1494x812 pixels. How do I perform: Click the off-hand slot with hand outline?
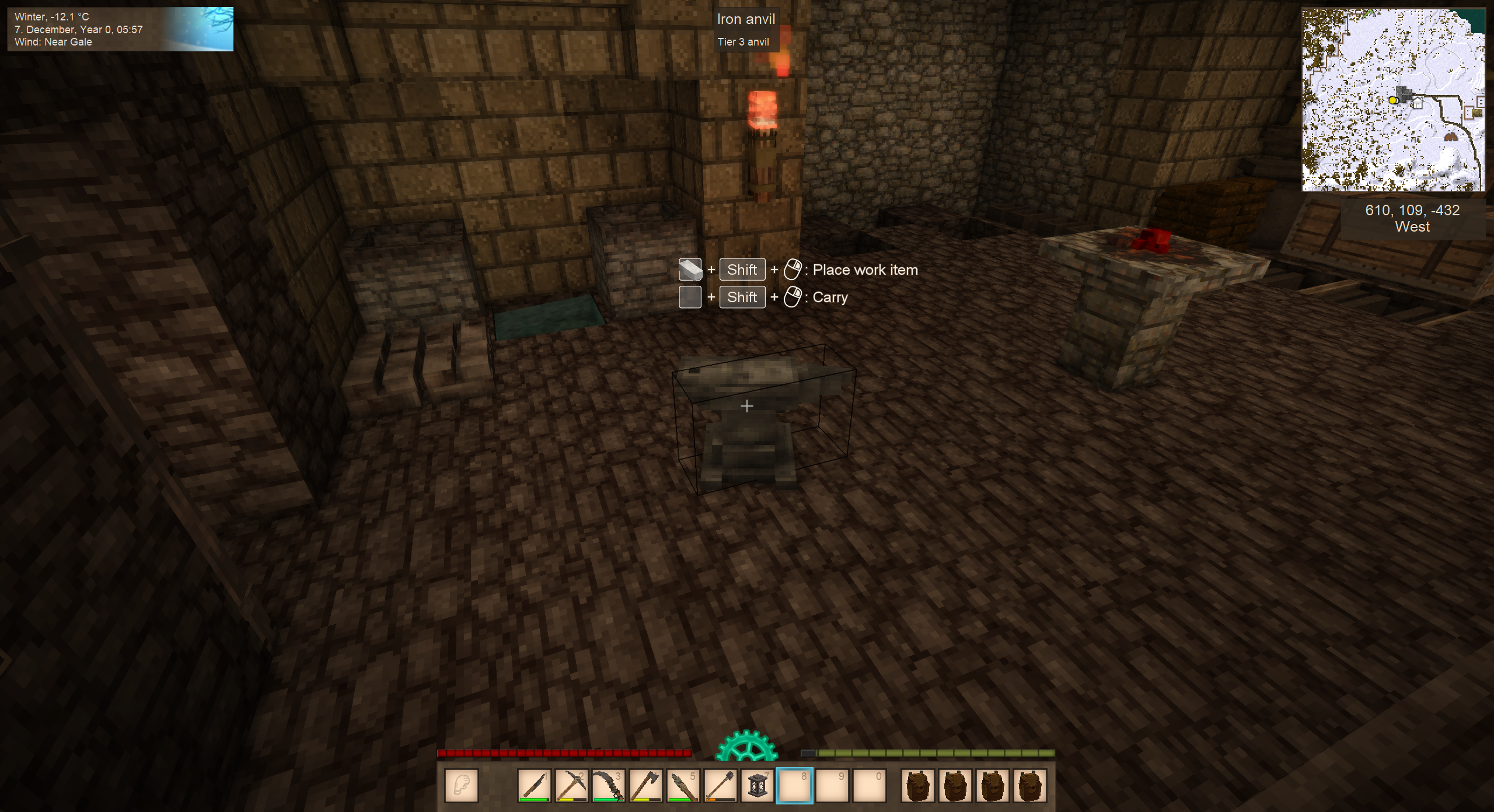[462, 785]
